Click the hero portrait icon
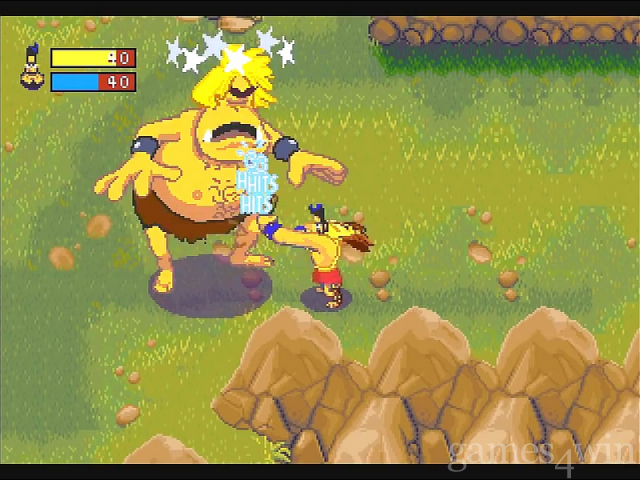Image resolution: width=640 pixels, height=480 pixels. [x=31, y=69]
